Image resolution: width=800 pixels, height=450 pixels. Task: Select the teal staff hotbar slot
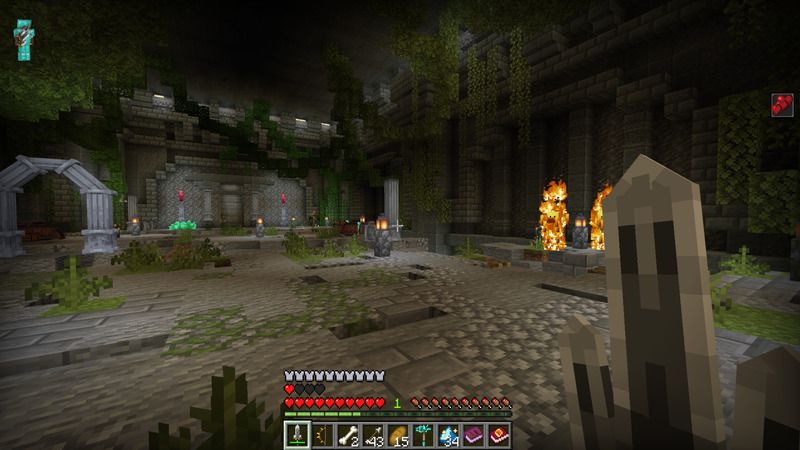[x=423, y=435]
